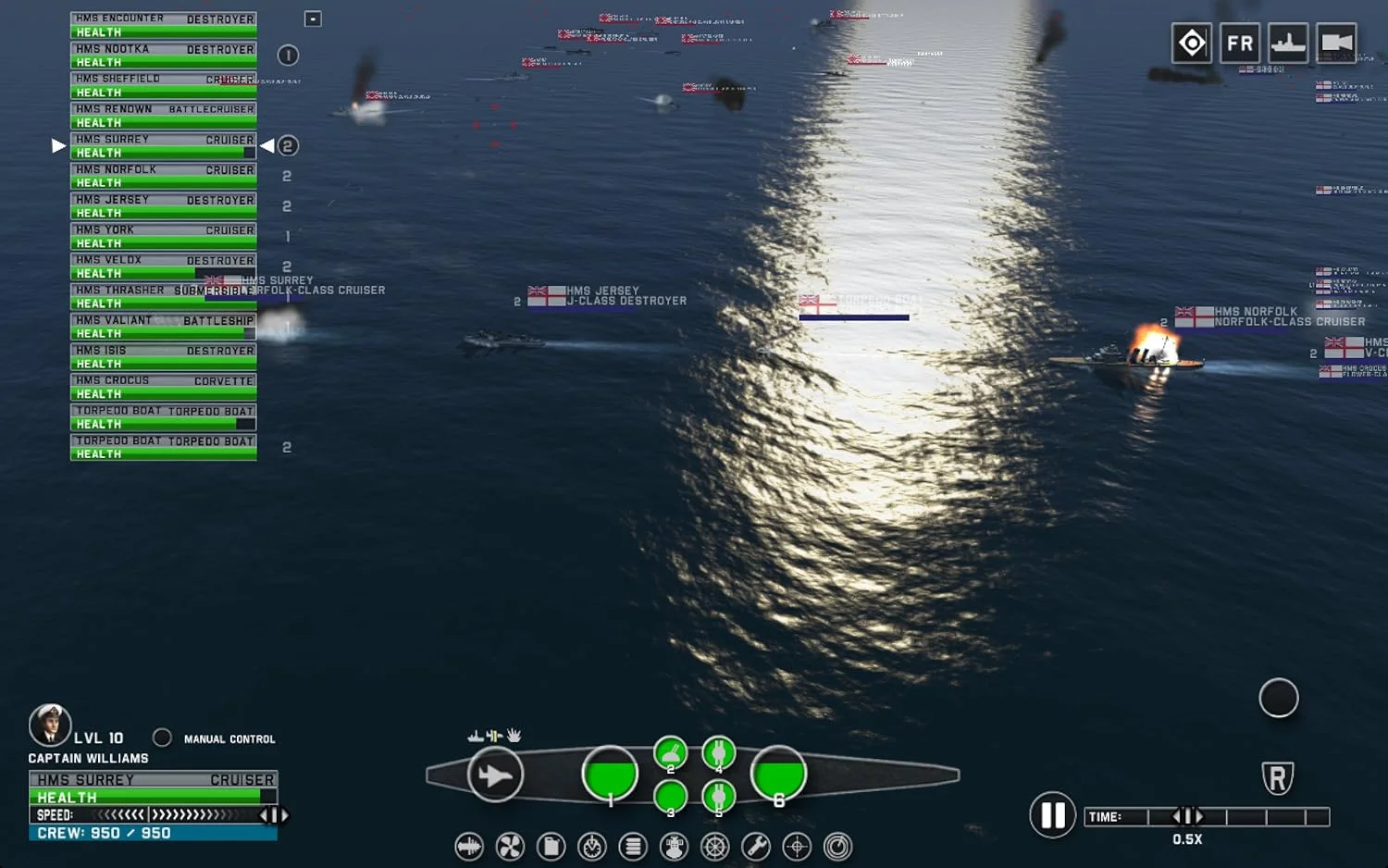Screen dimensions: 1388x868
Task: Choose HMS Thrasher submersible in fleet list
Action: [x=164, y=296]
